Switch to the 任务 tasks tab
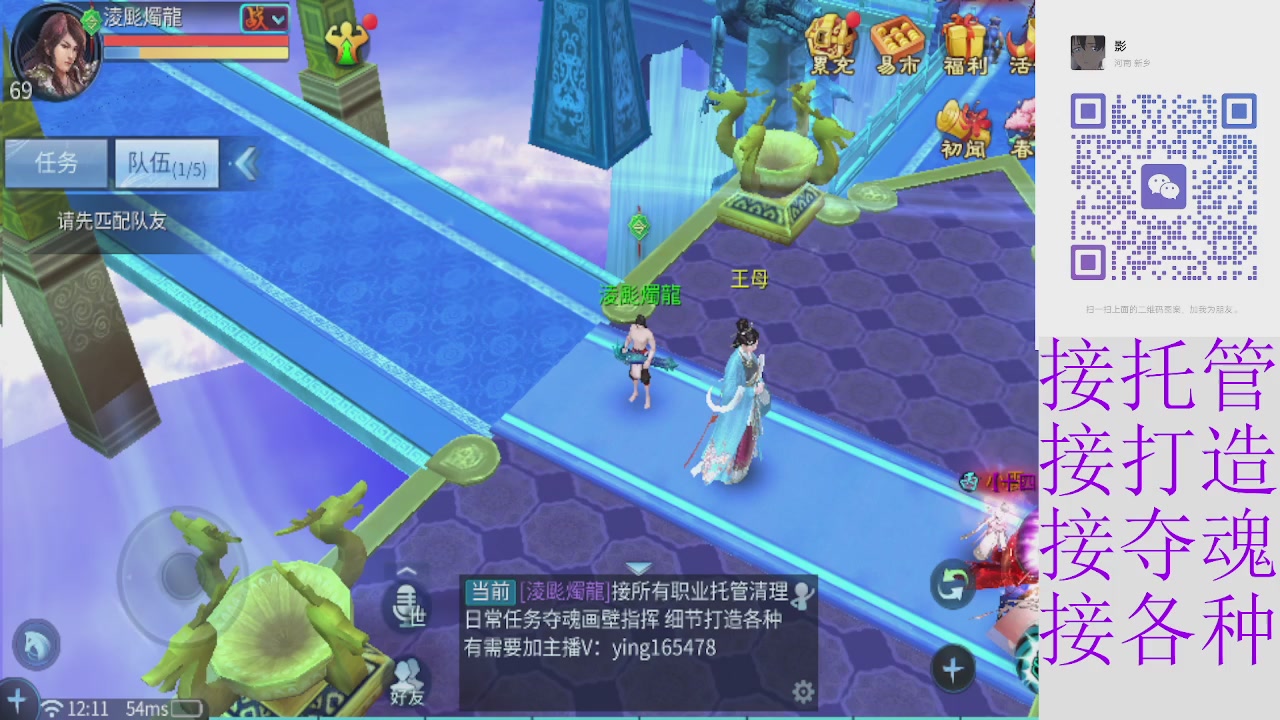This screenshot has width=1280, height=720. pos(55,164)
